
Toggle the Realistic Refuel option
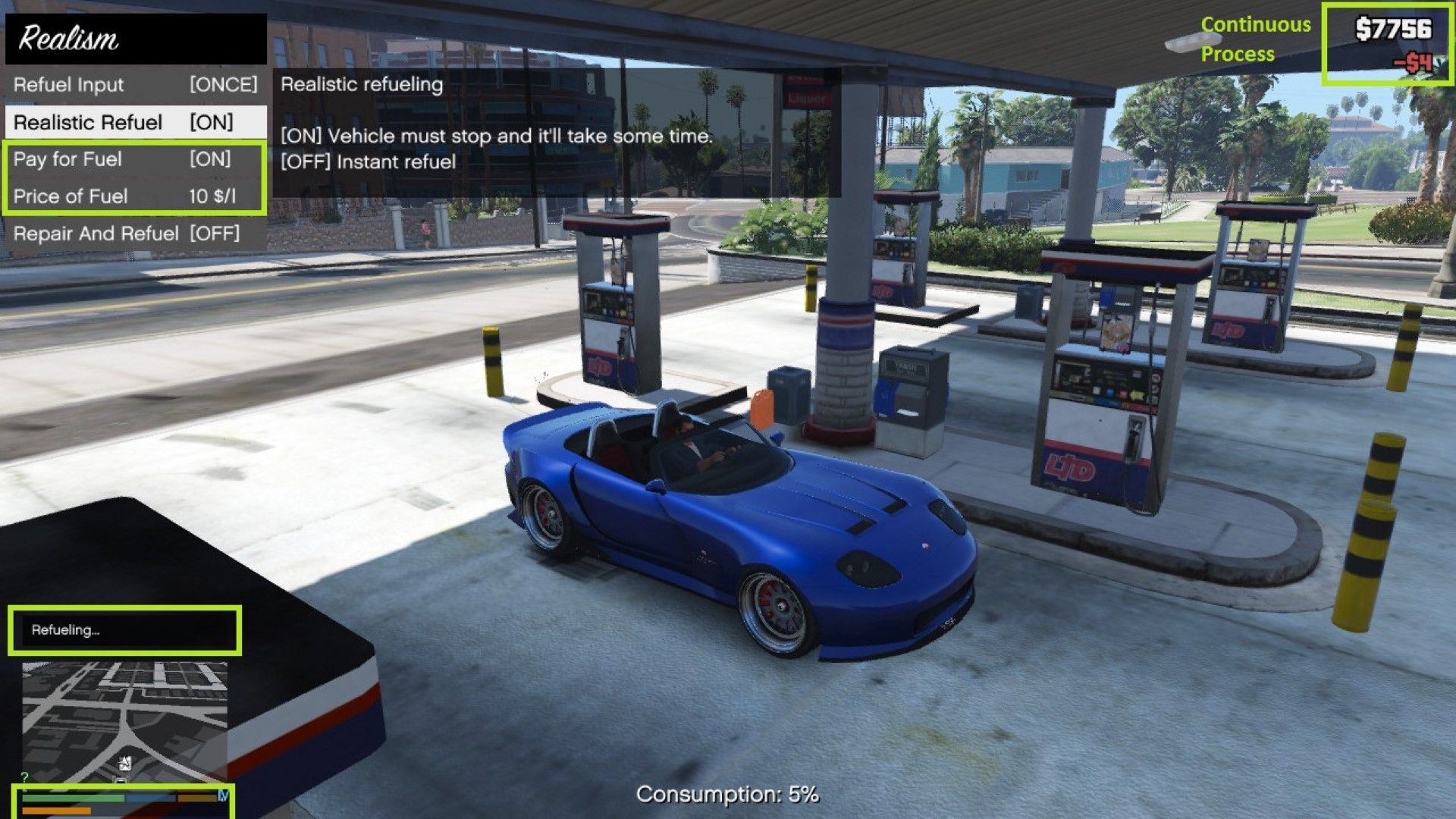click(x=135, y=122)
